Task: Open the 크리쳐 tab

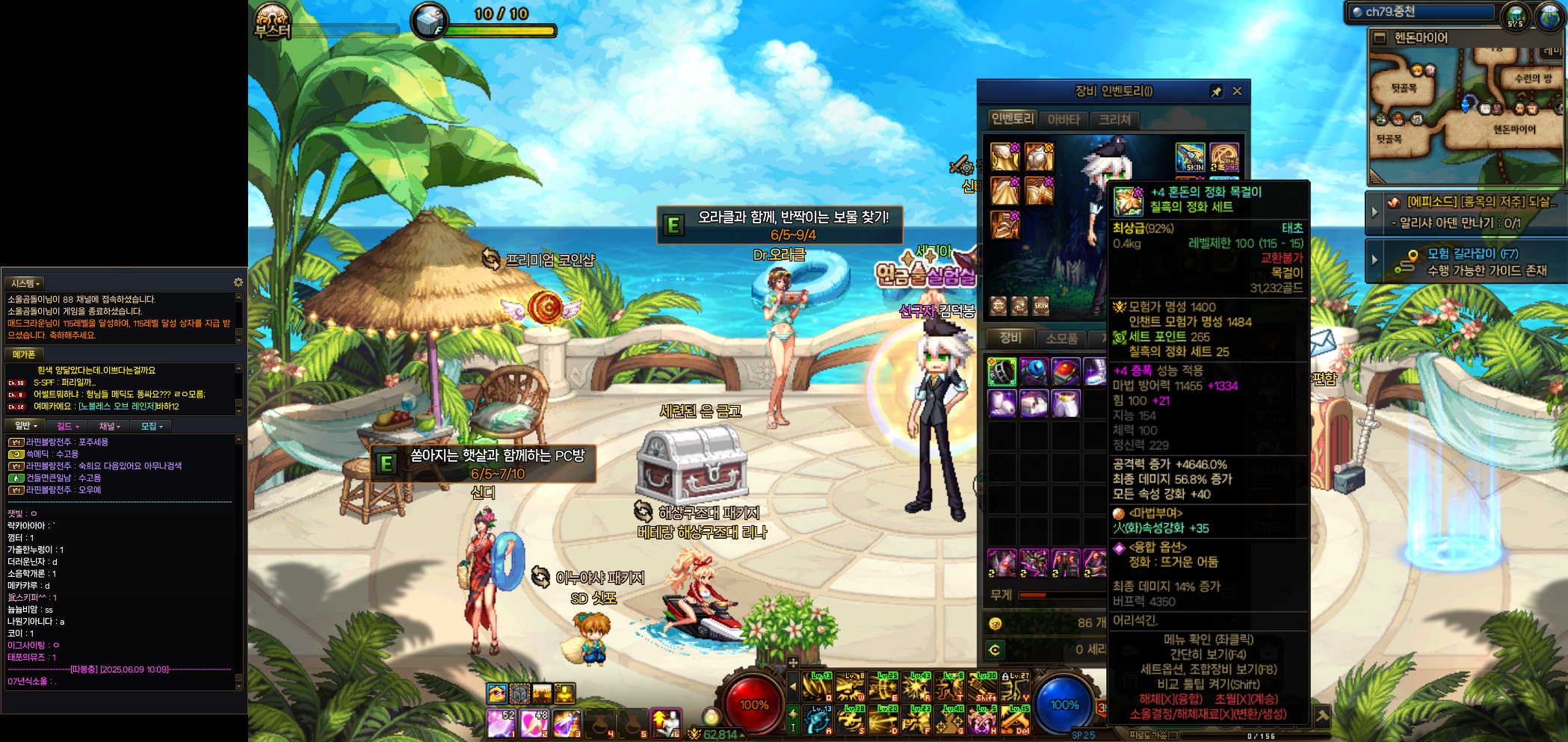Action: tap(1114, 120)
